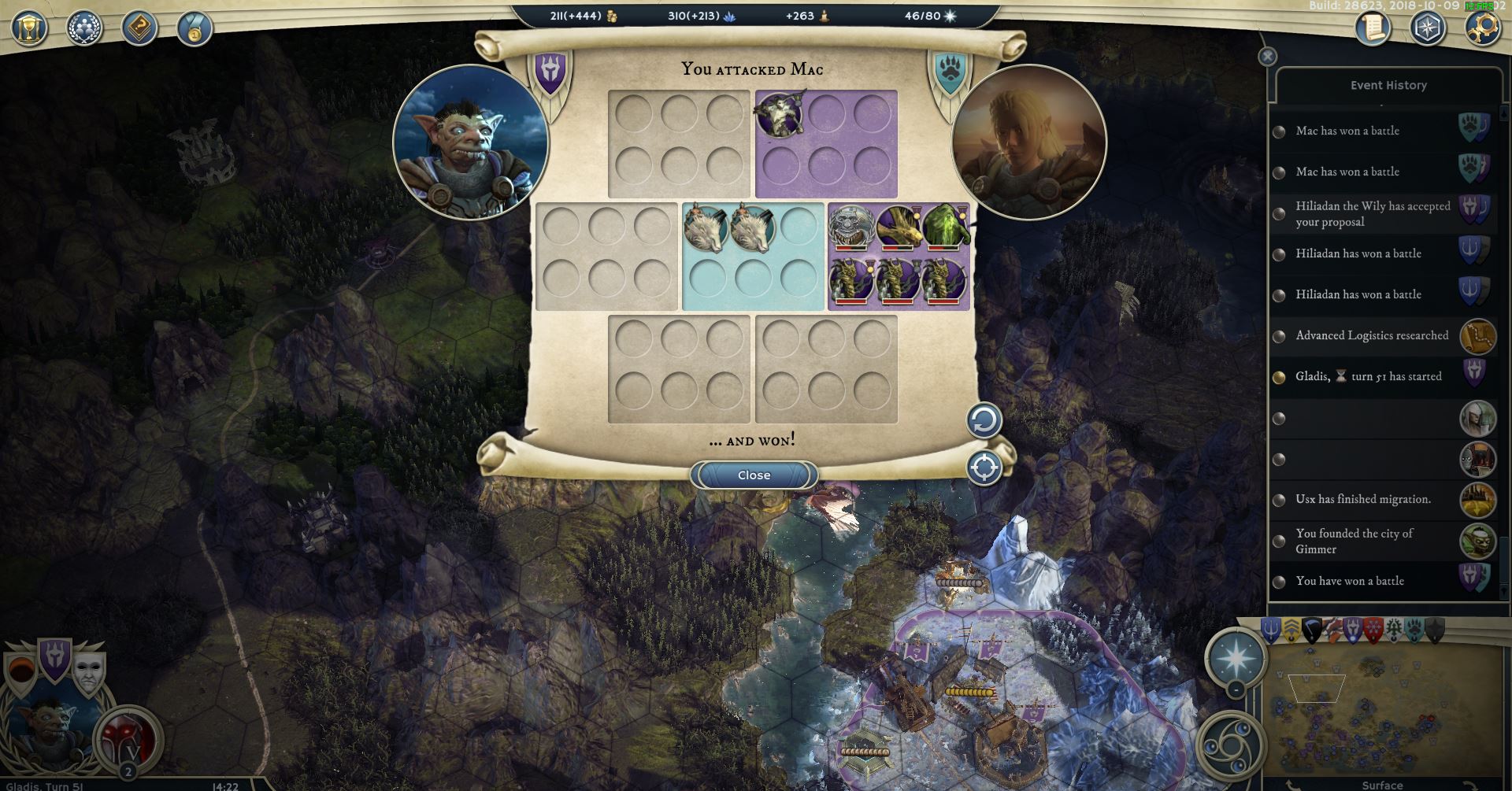The height and width of the screenshot is (791, 1512).
Task: Click the spiral end turn button
Action: tap(1229, 744)
